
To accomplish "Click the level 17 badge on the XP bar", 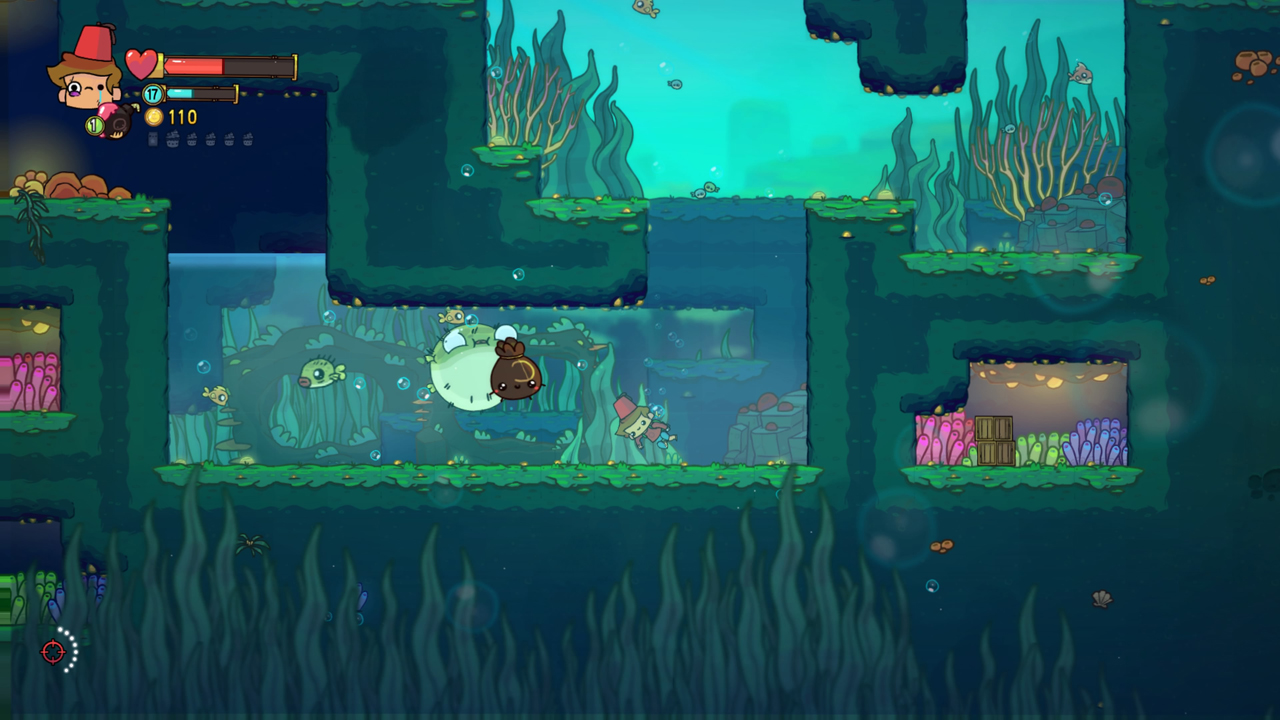I will (x=153, y=93).
